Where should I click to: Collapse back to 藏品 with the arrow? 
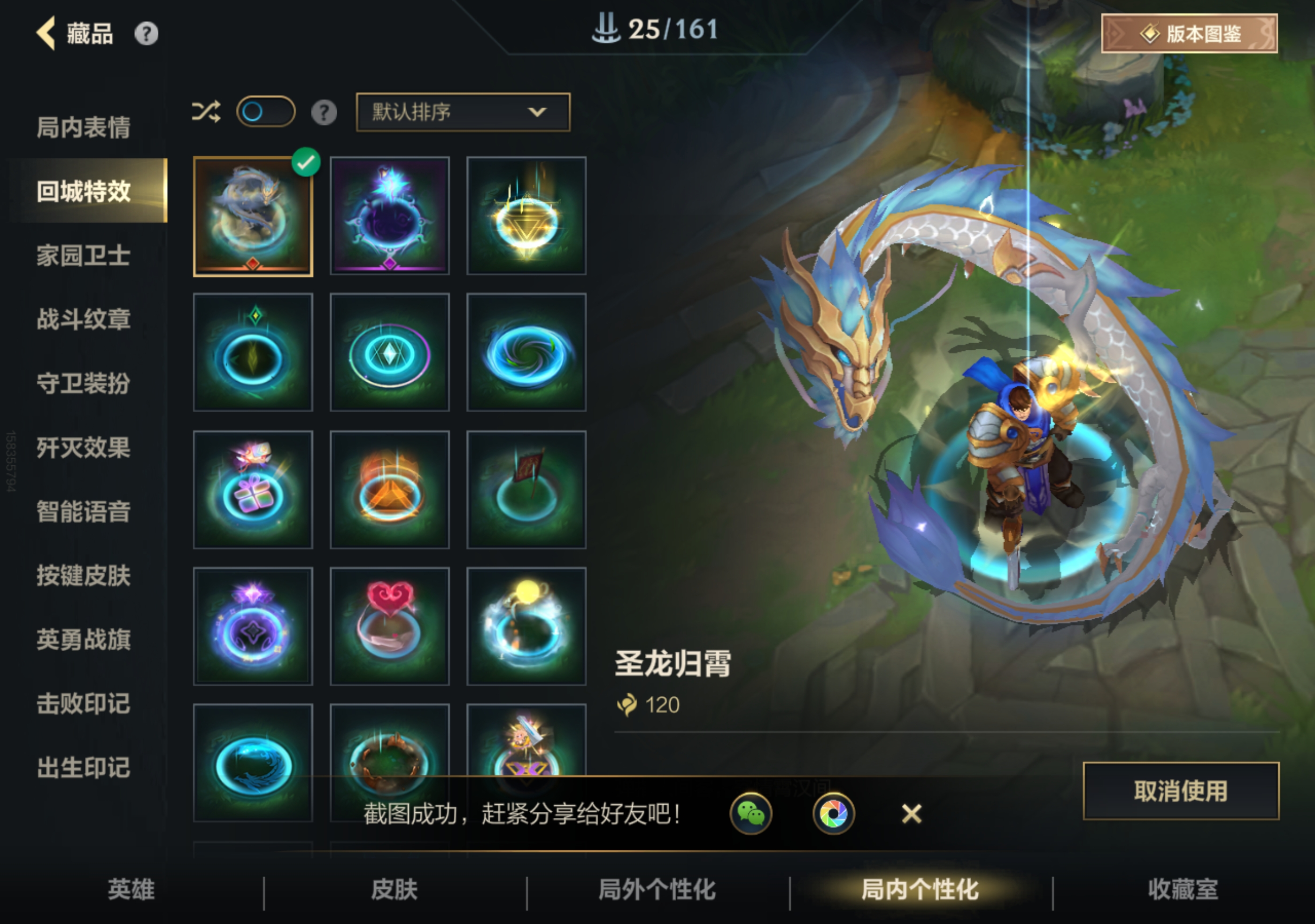(x=45, y=34)
